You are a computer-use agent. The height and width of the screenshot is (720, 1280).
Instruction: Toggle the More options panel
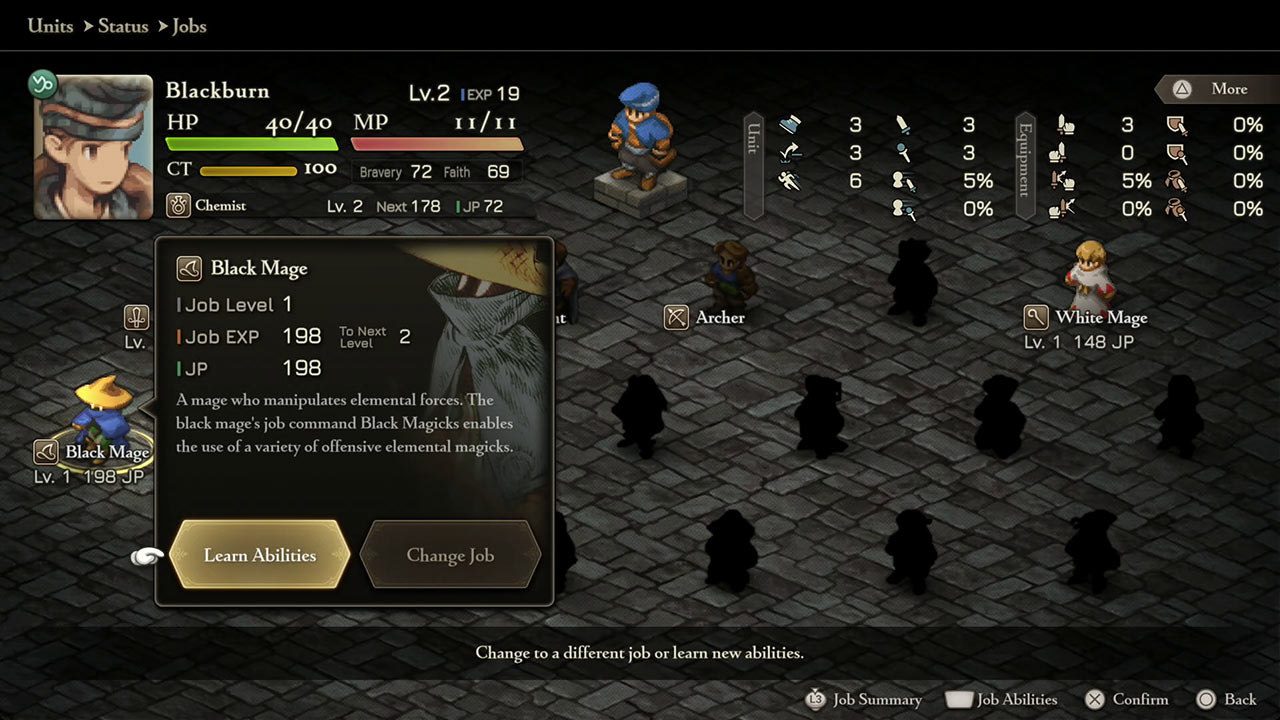click(x=1218, y=89)
